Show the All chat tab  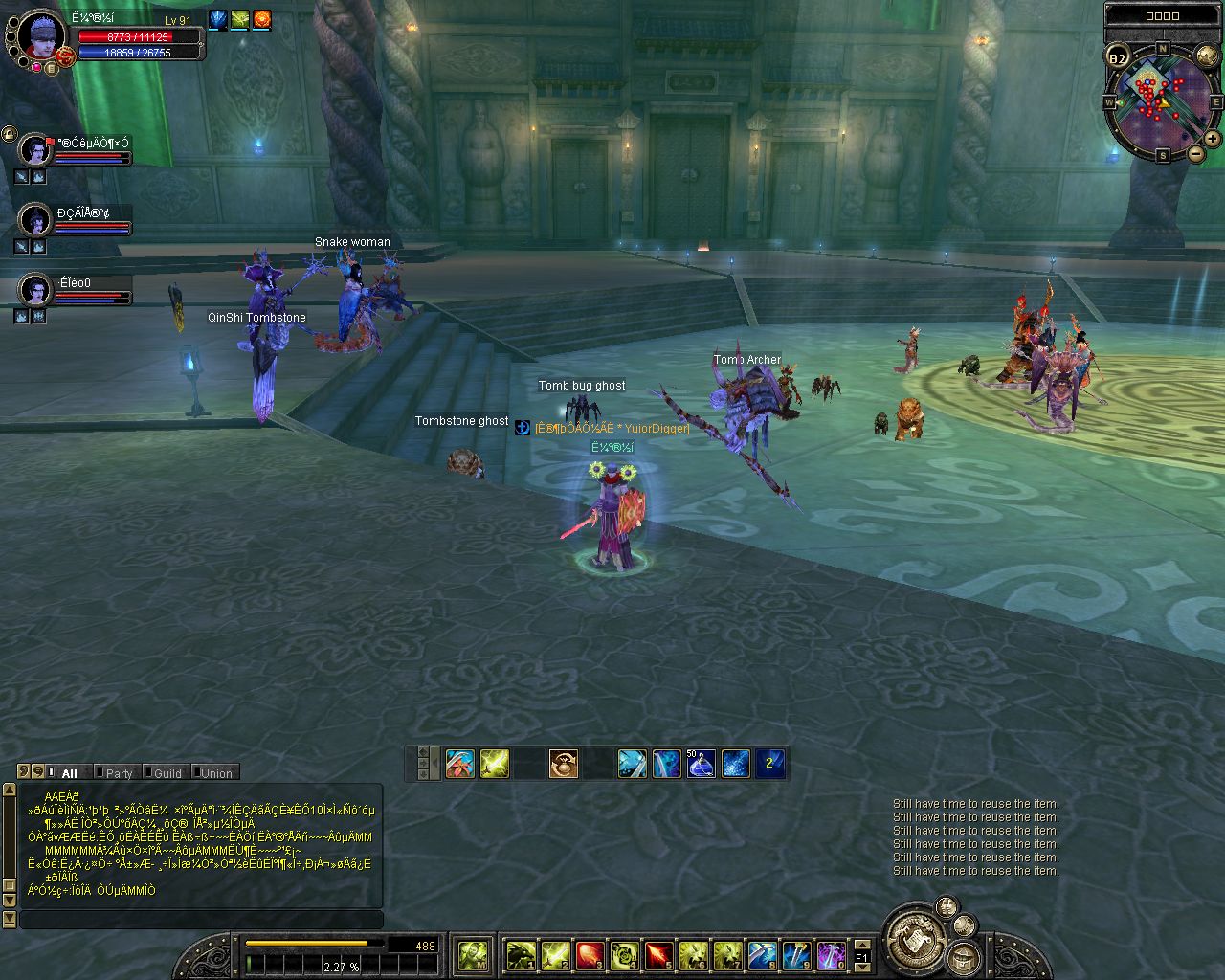pyautogui.click(x=69, y=773)
